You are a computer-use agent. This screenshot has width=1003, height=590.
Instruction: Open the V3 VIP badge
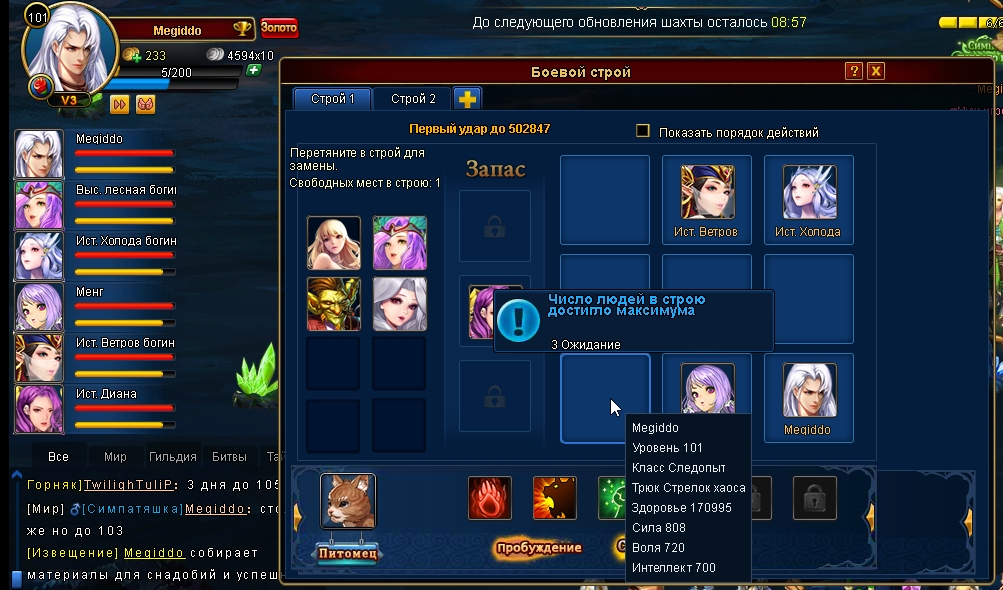click(x=69, y=100)
